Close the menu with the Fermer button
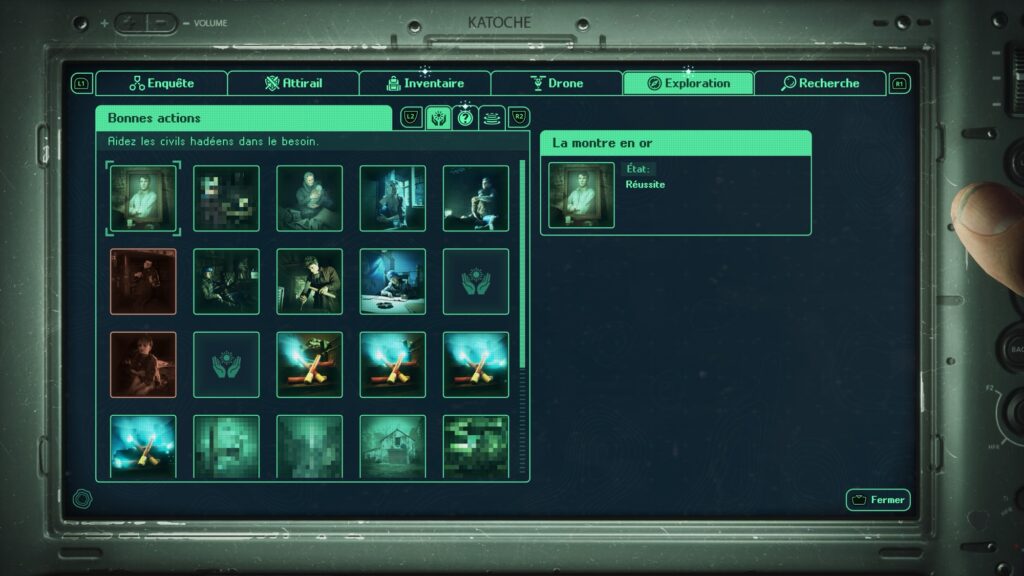1024x576 pixels. tap(877, 500)
